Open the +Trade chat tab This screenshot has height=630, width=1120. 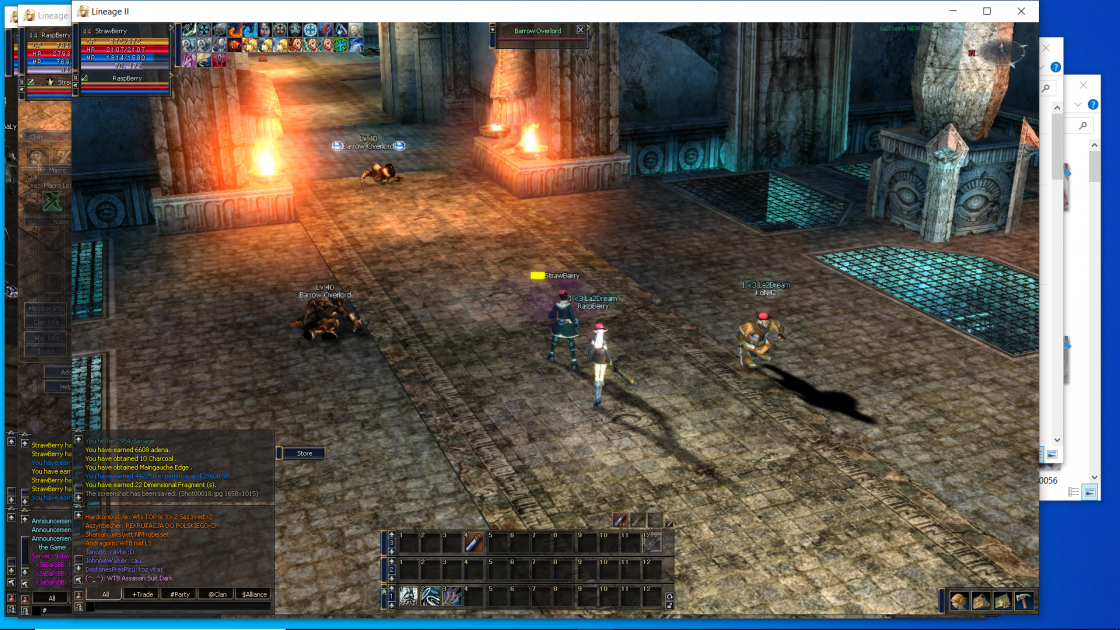[141, 594]
